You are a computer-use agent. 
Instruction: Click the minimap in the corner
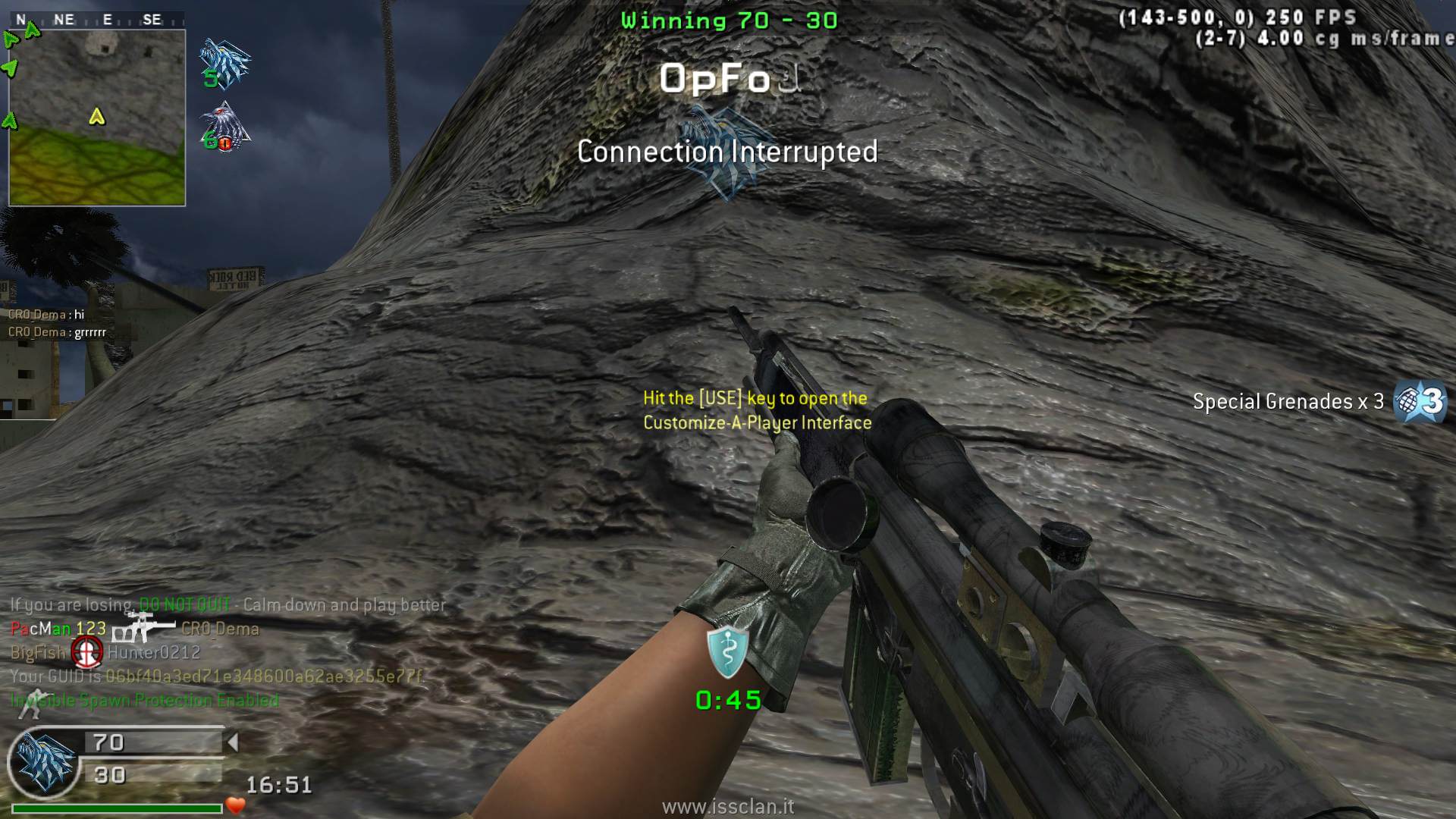tap(97, 118)
